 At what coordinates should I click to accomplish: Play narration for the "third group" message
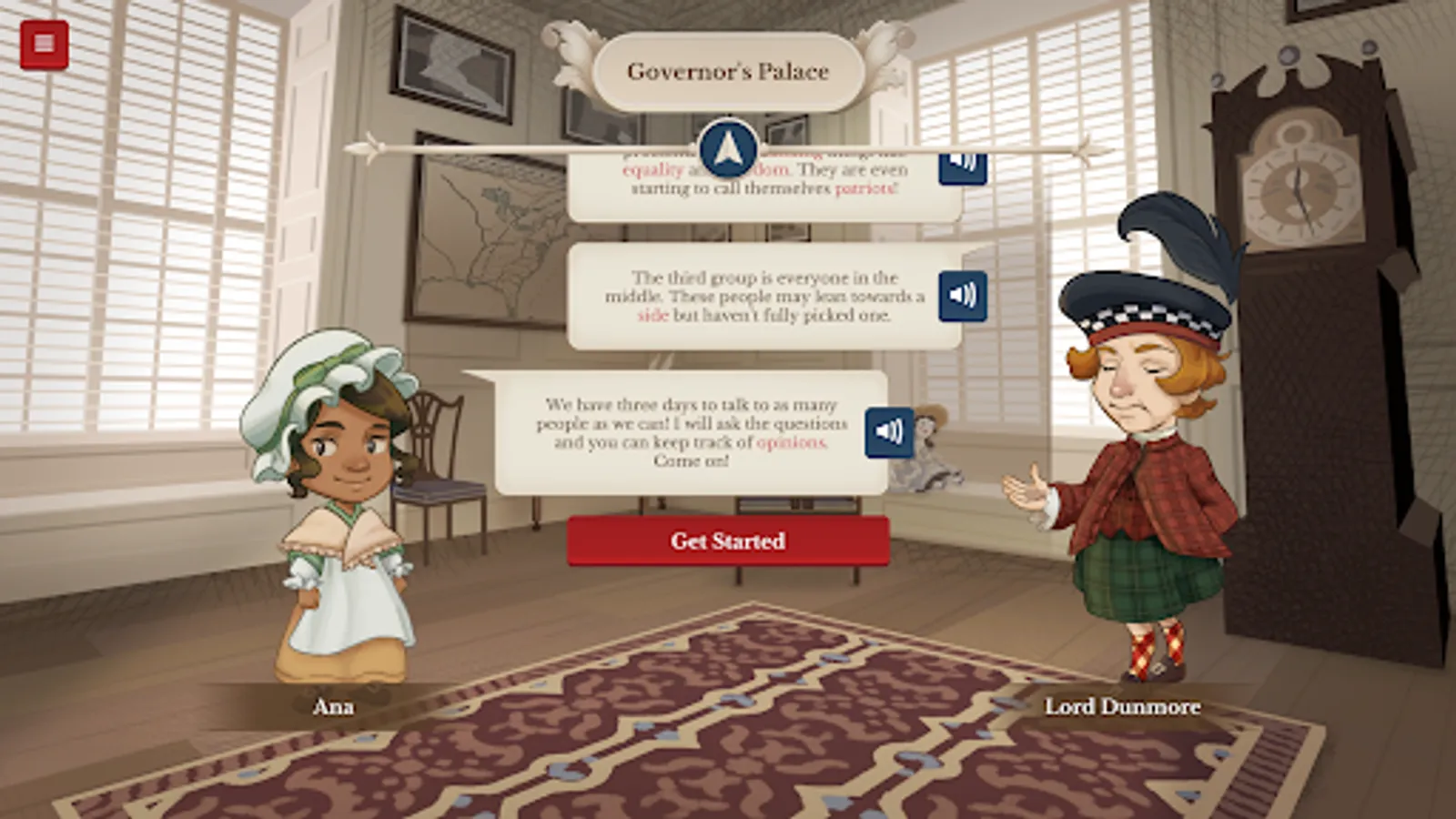[x=962, y=294]
